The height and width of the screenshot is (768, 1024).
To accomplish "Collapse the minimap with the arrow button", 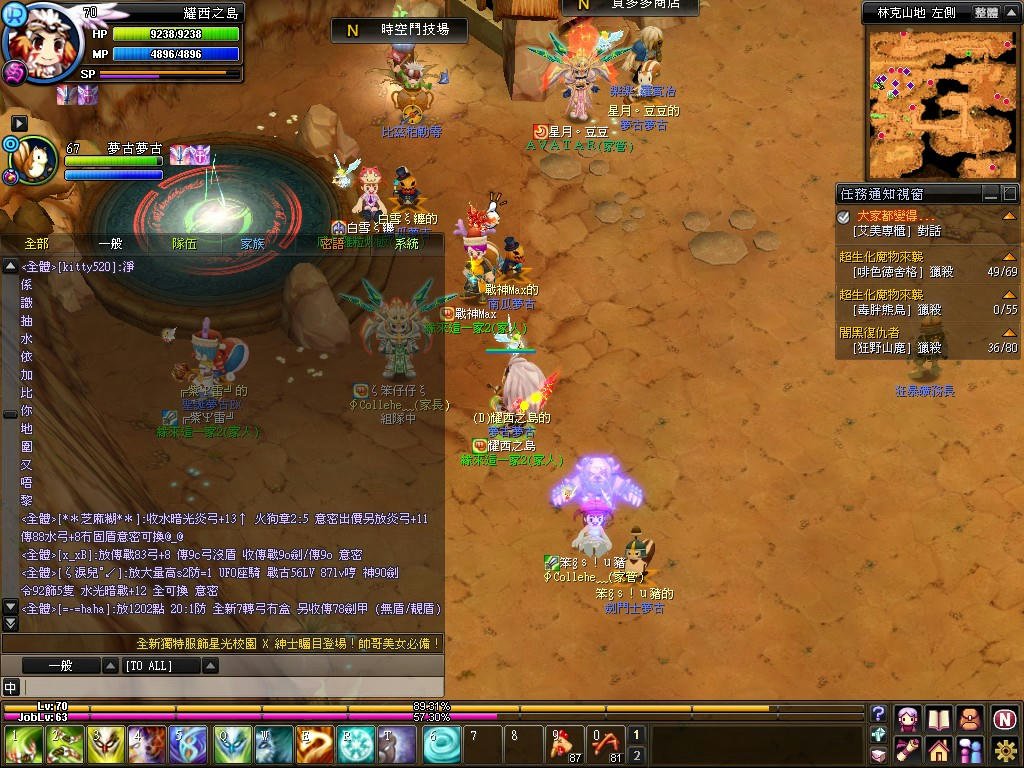I will 1011,12.
